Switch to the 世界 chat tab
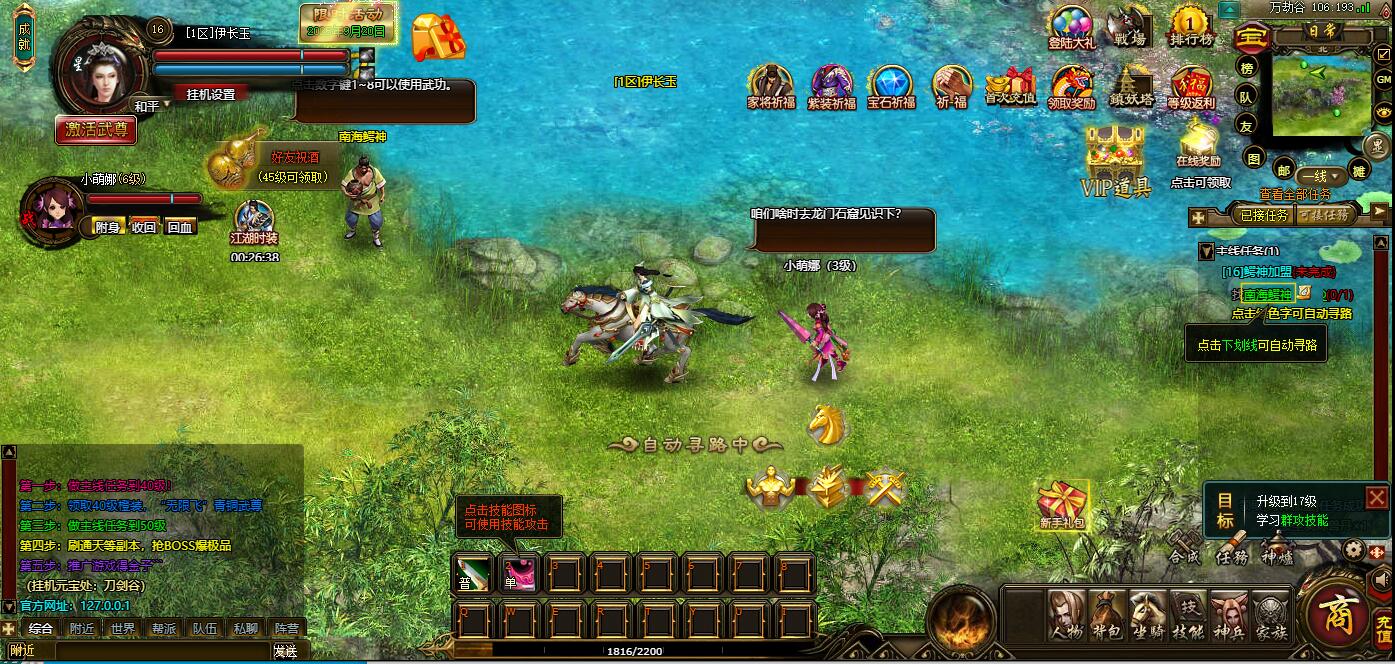The image size is (1395, 664). [123, 629]
